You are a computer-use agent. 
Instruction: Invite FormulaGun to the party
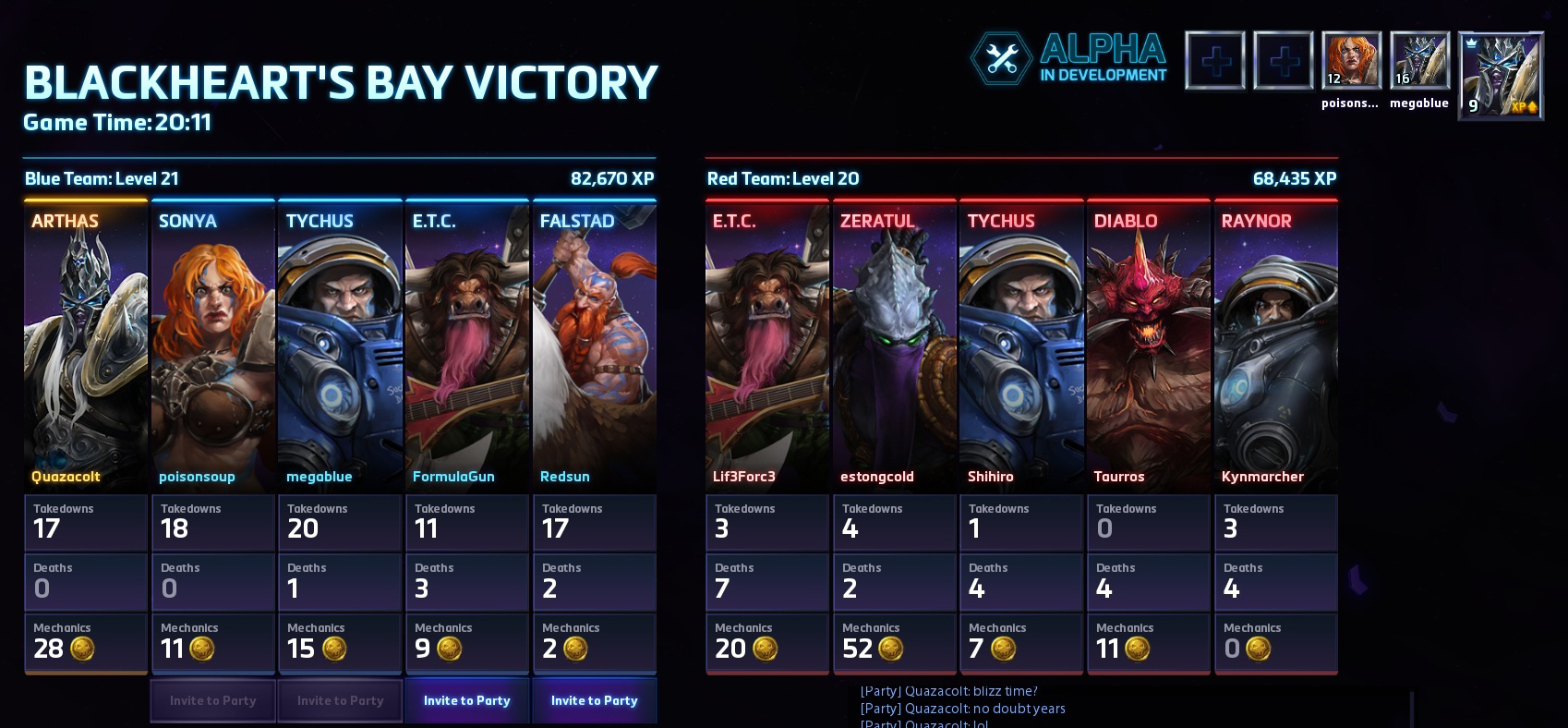tap(466, 700)
